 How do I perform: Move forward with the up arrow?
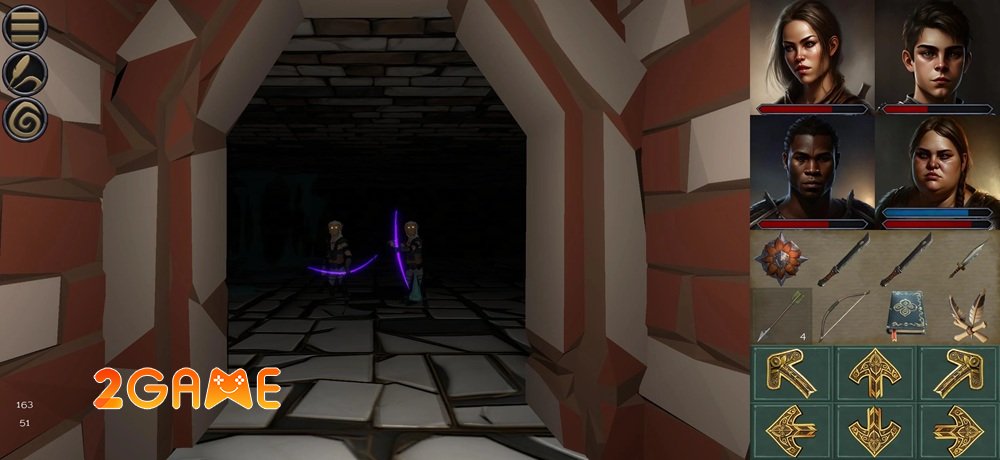pos(874,373)
